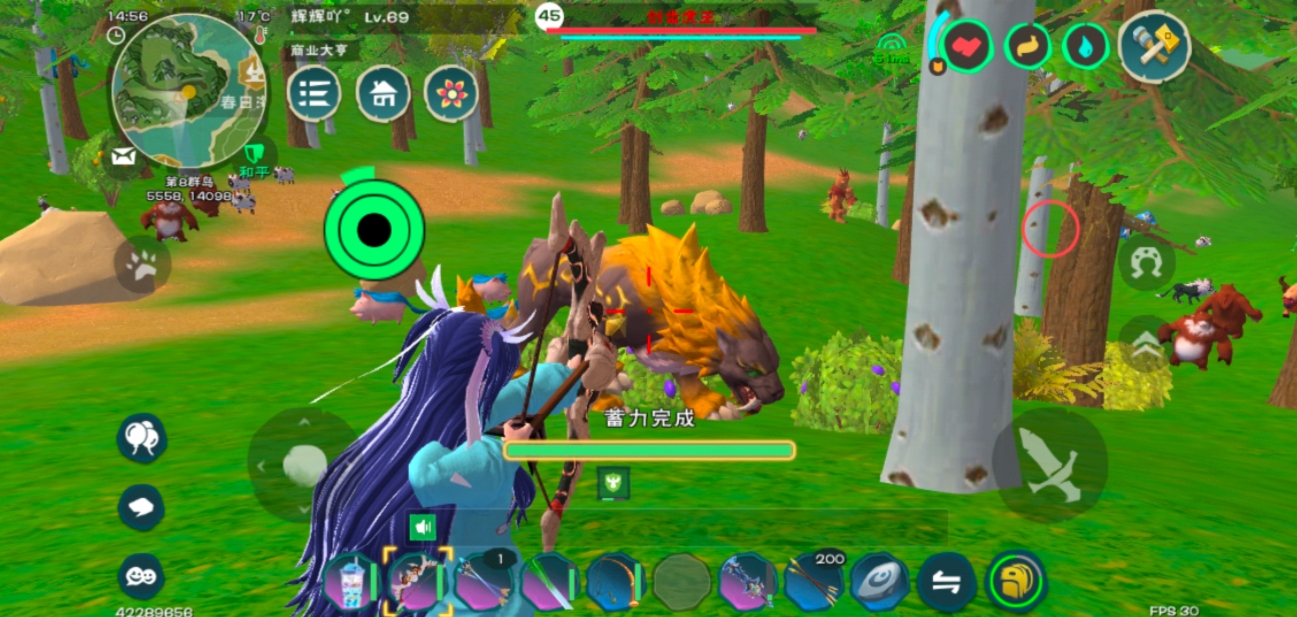Open the balloons icon button
The height and width of the screenshot is (617, 1297).
point(141,438)
